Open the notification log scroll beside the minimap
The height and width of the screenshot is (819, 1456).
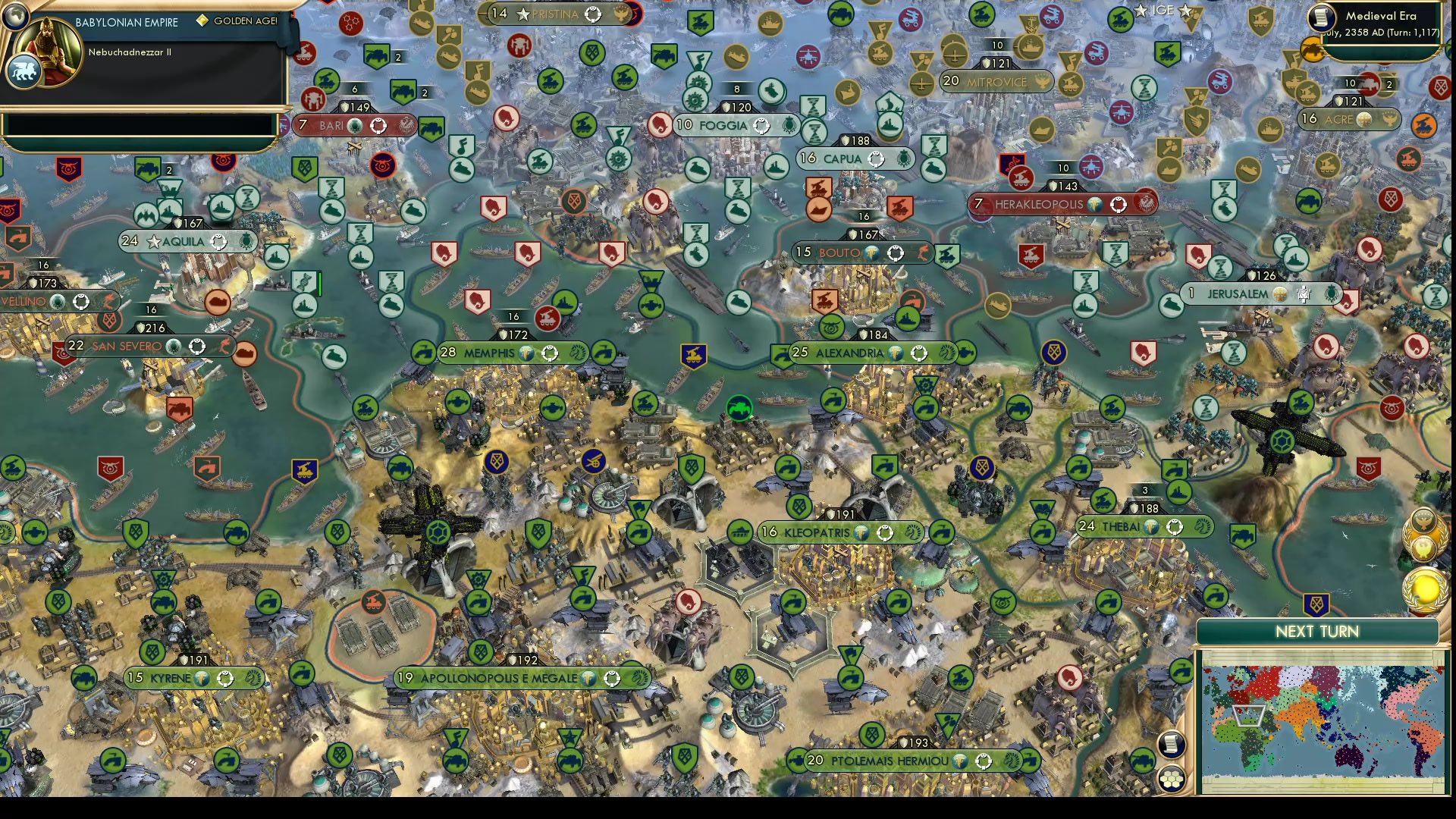[x=1171, y=742]
